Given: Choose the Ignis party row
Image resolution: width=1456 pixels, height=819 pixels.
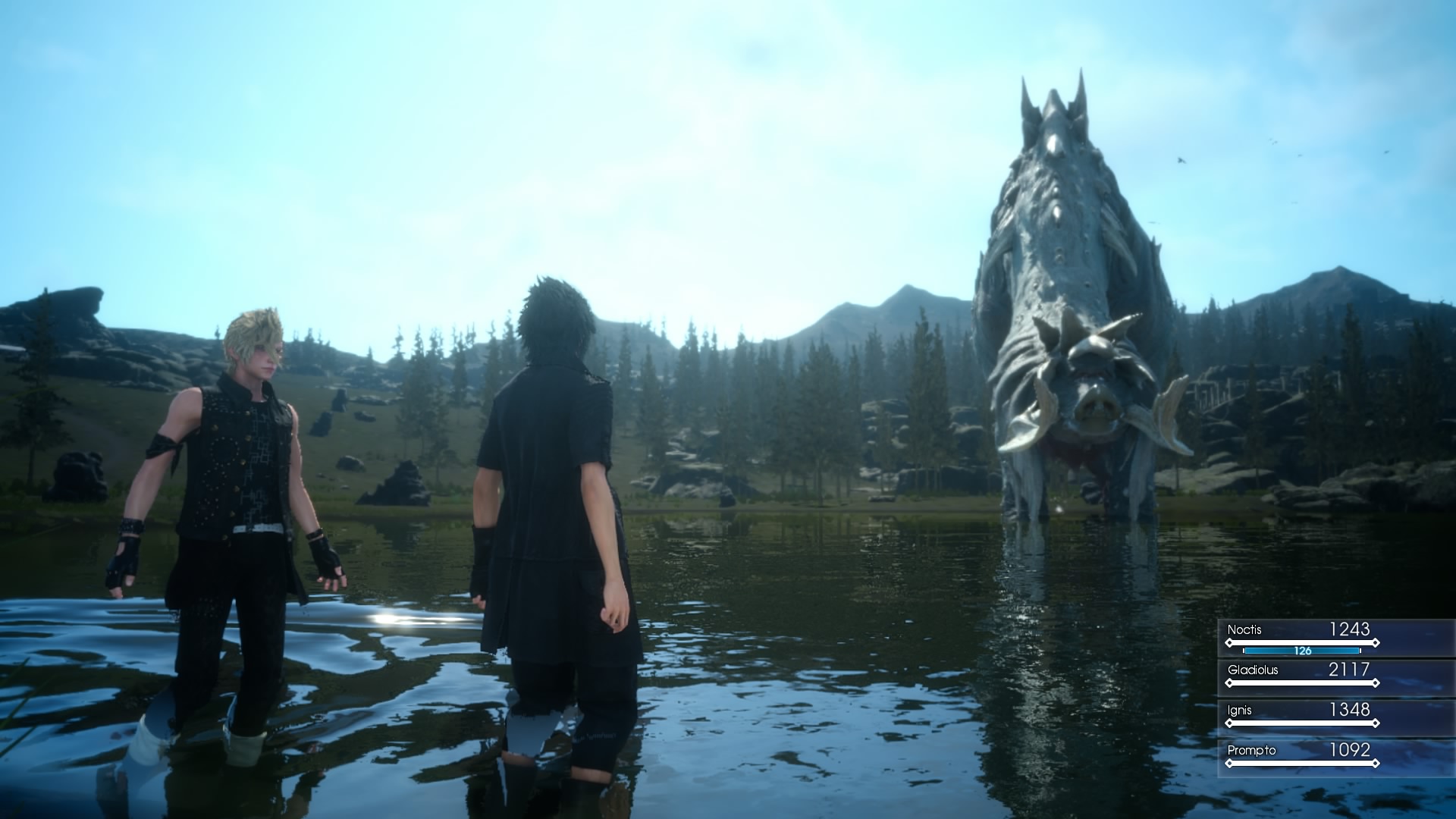Looking at the screenshot, I should tap(1301, 714).
